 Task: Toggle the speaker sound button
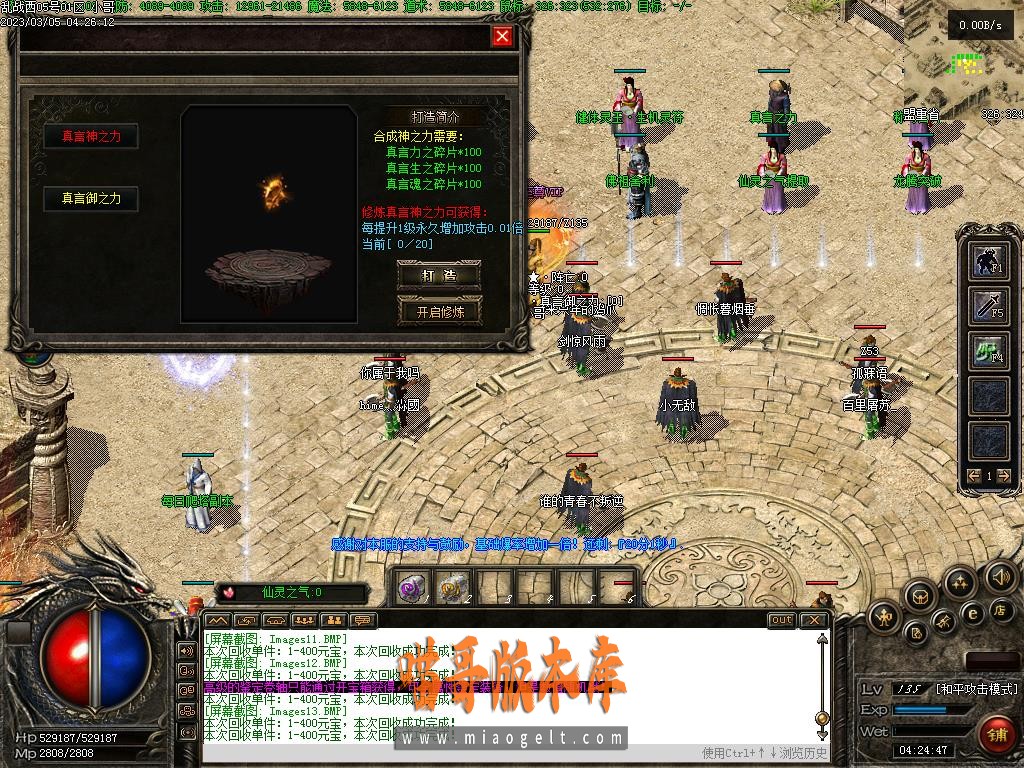[1000, 576]
